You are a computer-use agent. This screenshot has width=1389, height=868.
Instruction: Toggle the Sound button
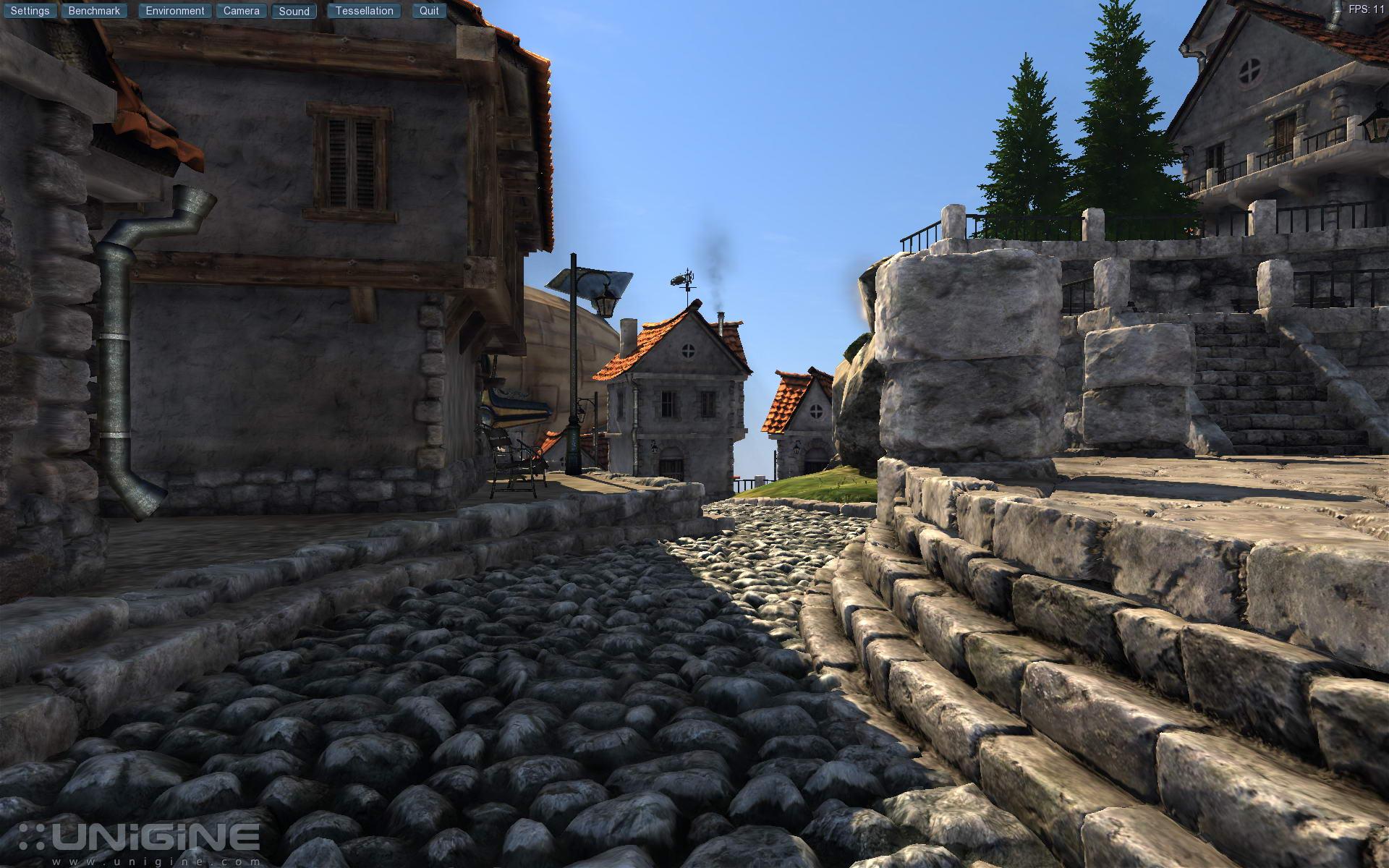point(294,11)
